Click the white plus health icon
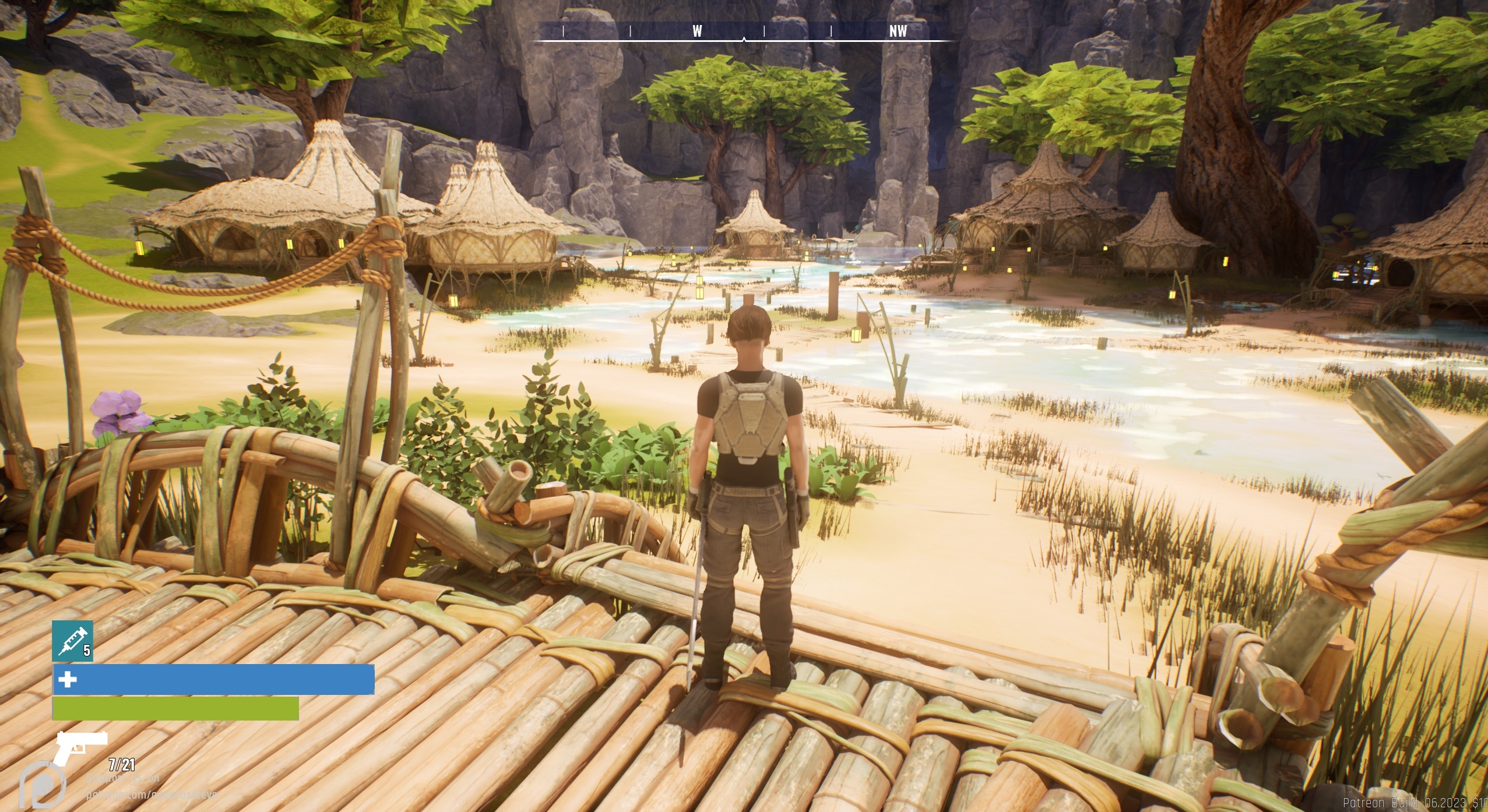1488x812 pixels. tap(68, 679)
